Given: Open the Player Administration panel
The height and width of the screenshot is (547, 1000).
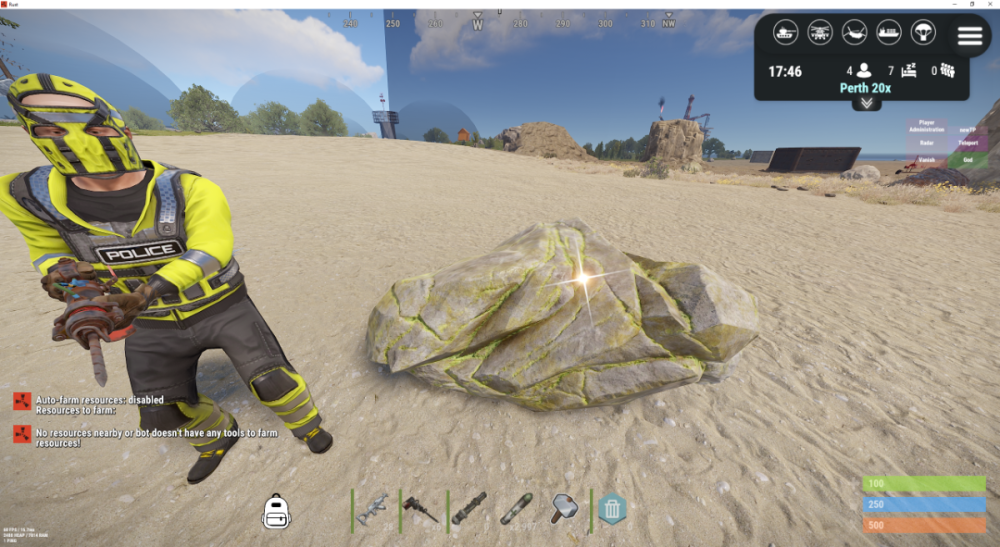Looking at the screenshot, I should pos(927,127).
